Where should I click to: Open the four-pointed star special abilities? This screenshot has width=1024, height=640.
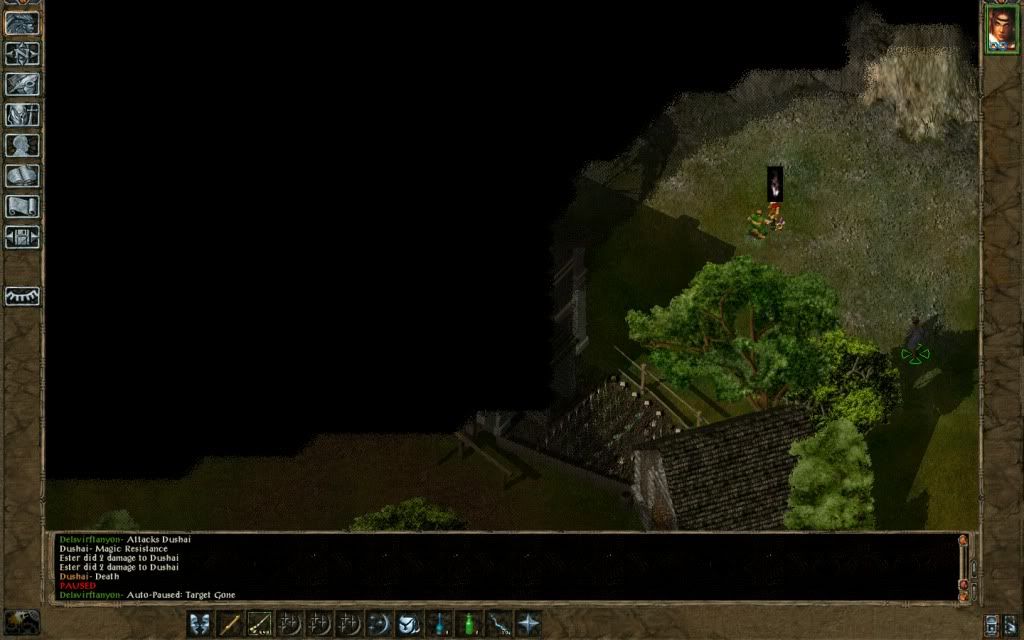click(x=528, y=624)
